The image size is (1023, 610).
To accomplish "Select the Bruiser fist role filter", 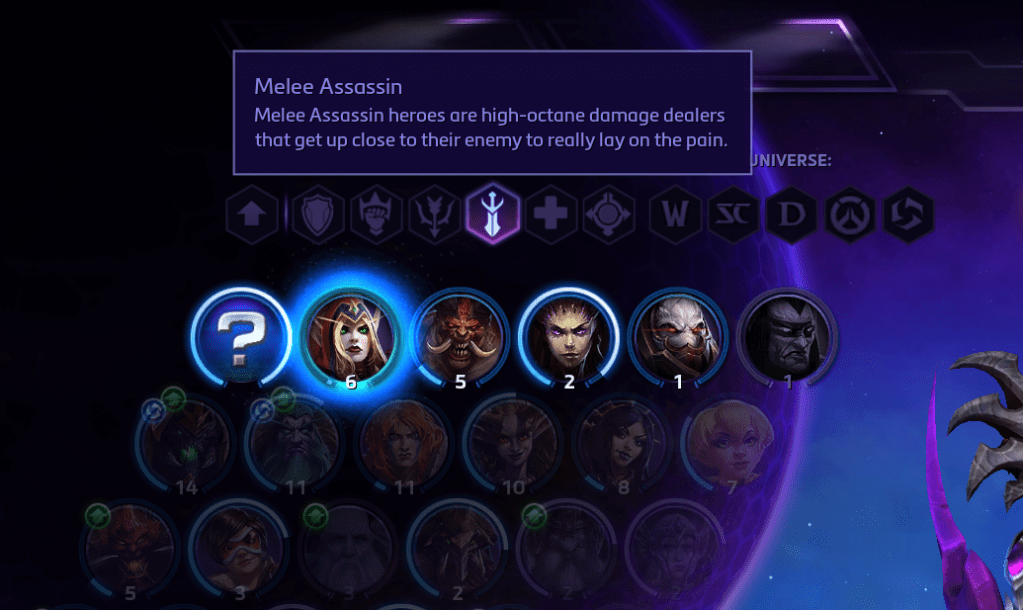I will [x=377, y=213].
